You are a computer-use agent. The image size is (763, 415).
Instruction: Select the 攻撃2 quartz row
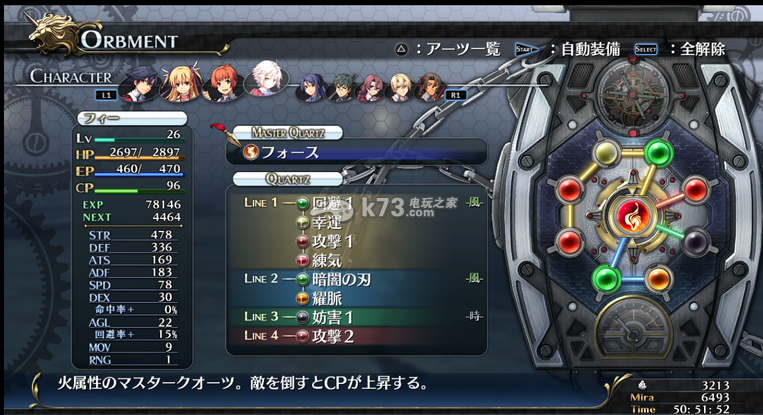(x=334, y=336)
